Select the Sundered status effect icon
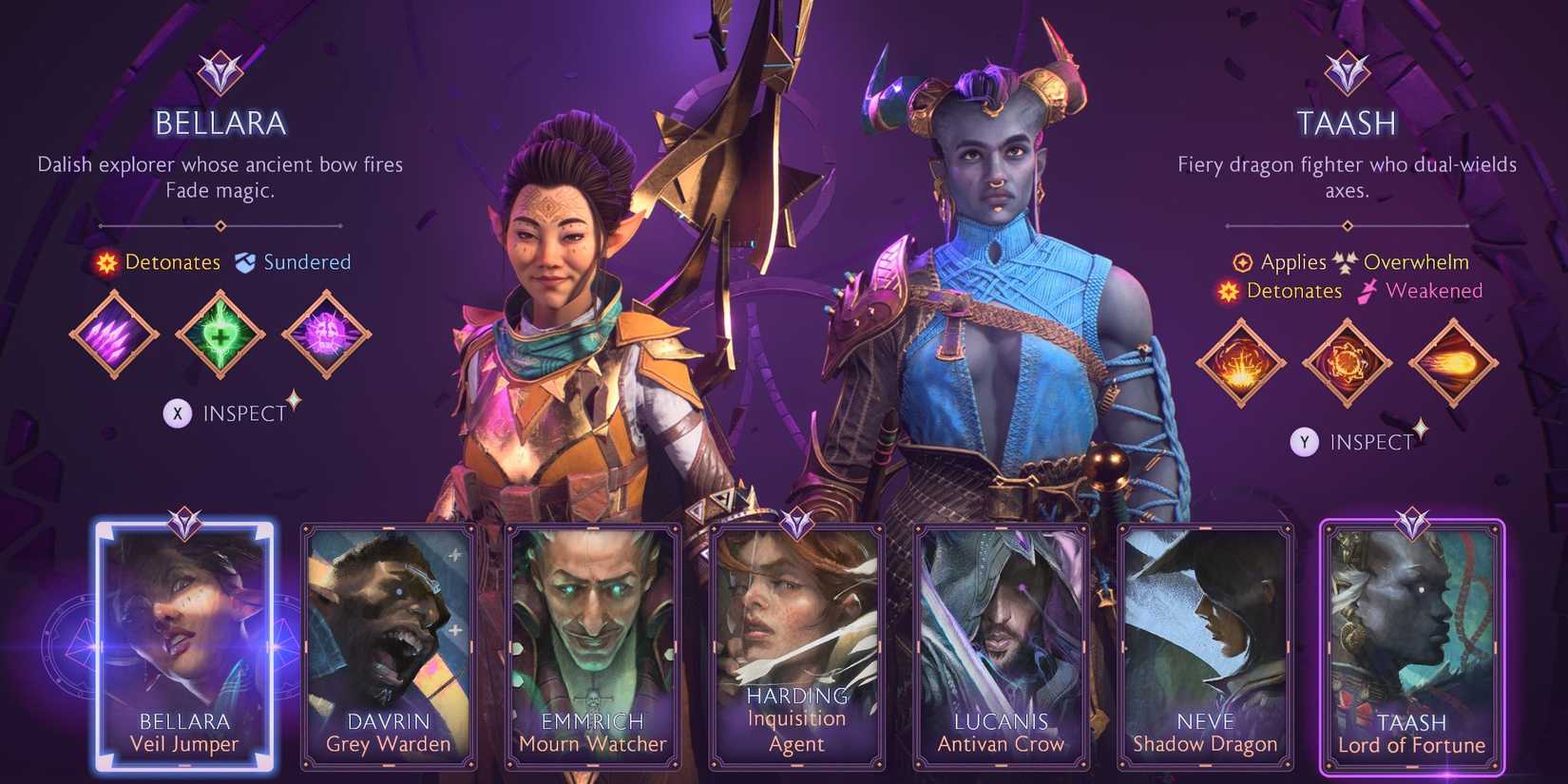The width and height of the screenshot is (1568, 784). pos(245,261)
